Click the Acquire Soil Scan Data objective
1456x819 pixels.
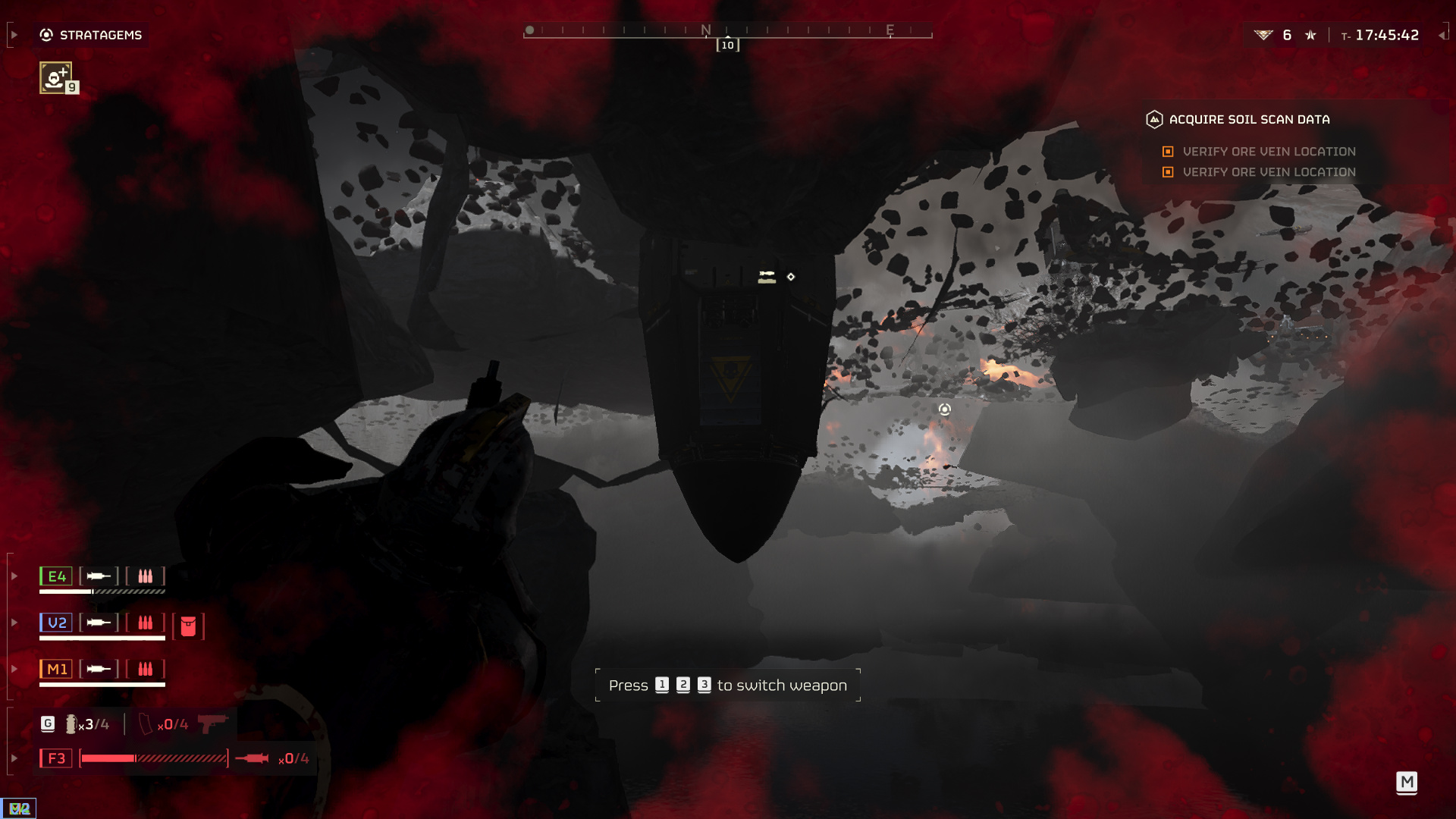click(1248, 119)
